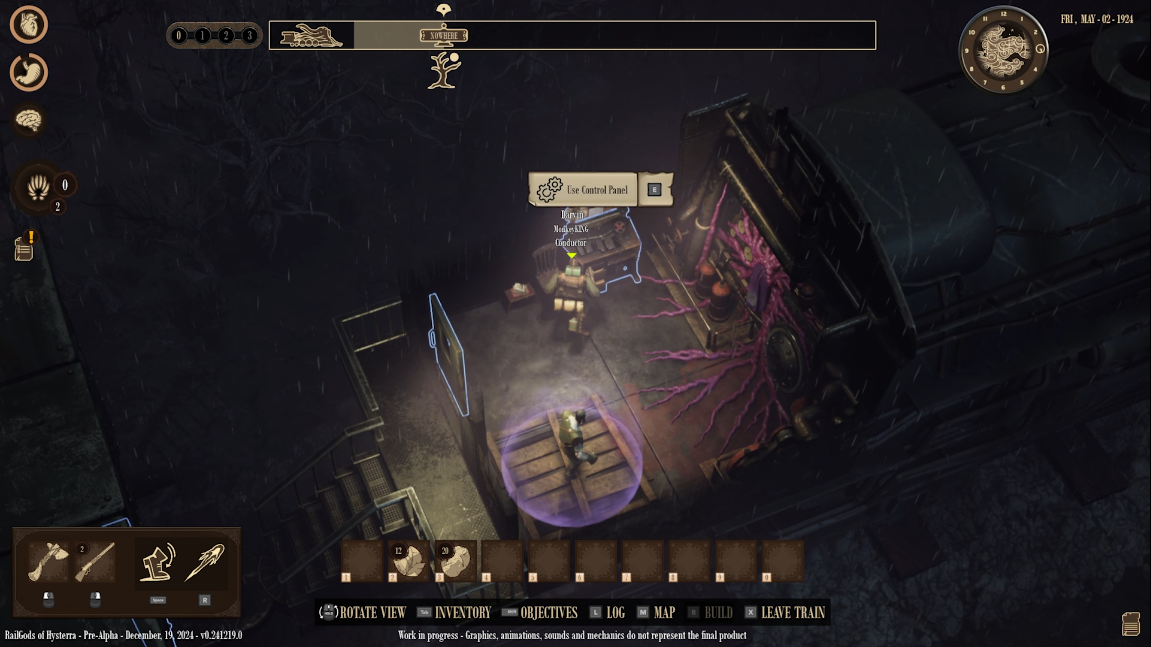
Task: Open the scroll with exclamation alert
Action: [x=24, y=248]
